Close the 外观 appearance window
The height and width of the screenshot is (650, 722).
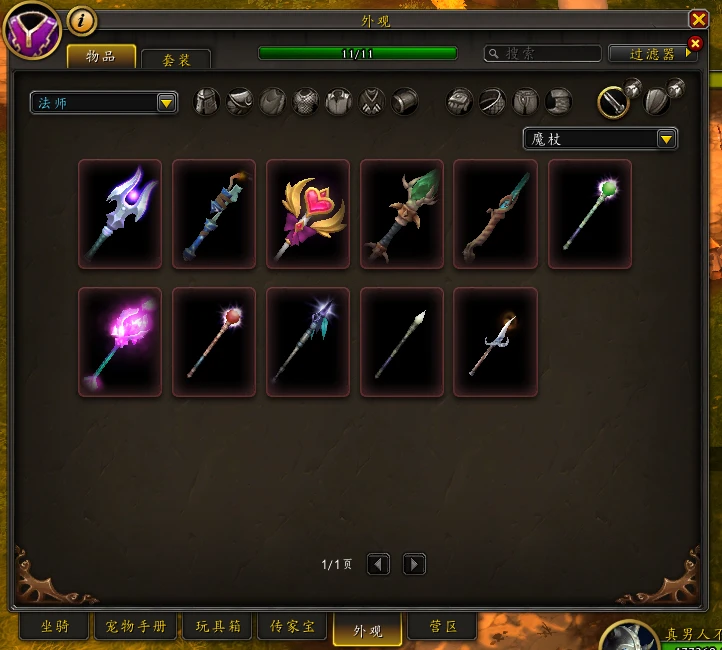(698, 19)
